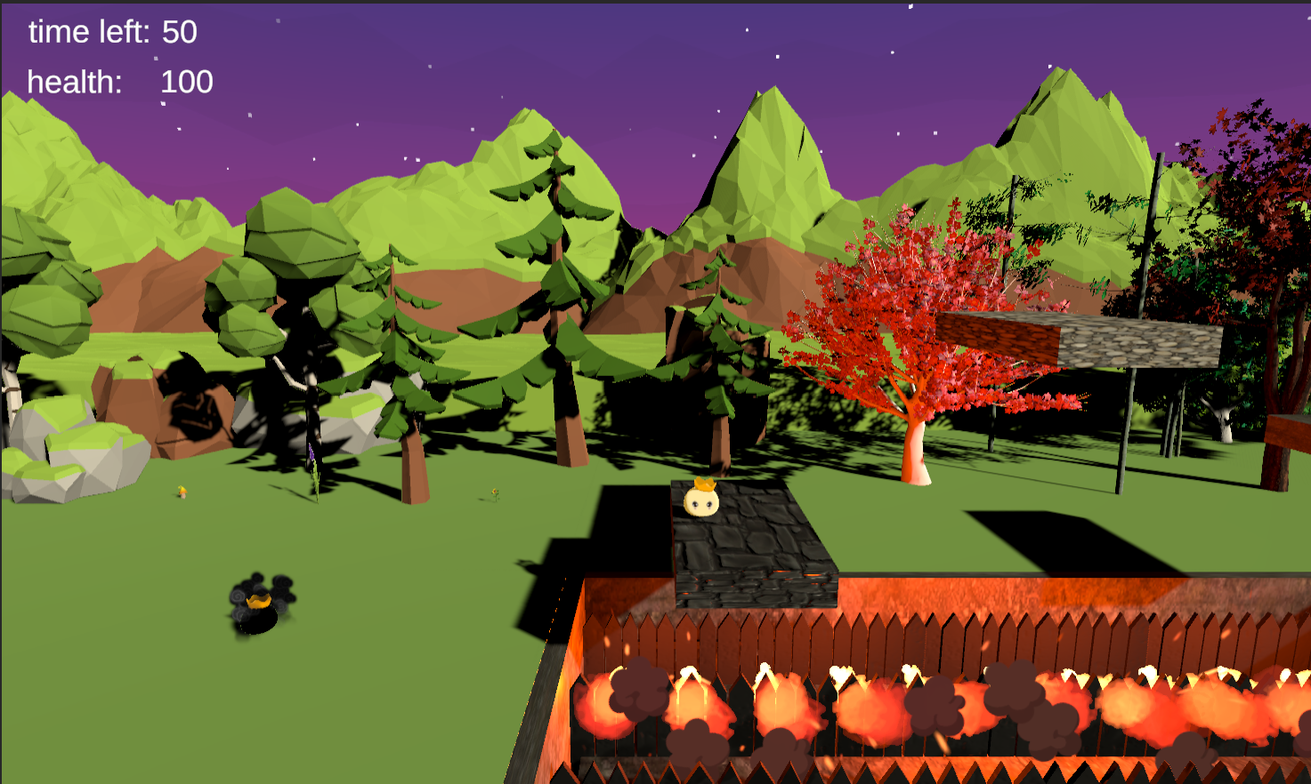Select the sunflower growing near the lava pit
The width and height of the screenshot is (1311, 784).
[493, 491]
